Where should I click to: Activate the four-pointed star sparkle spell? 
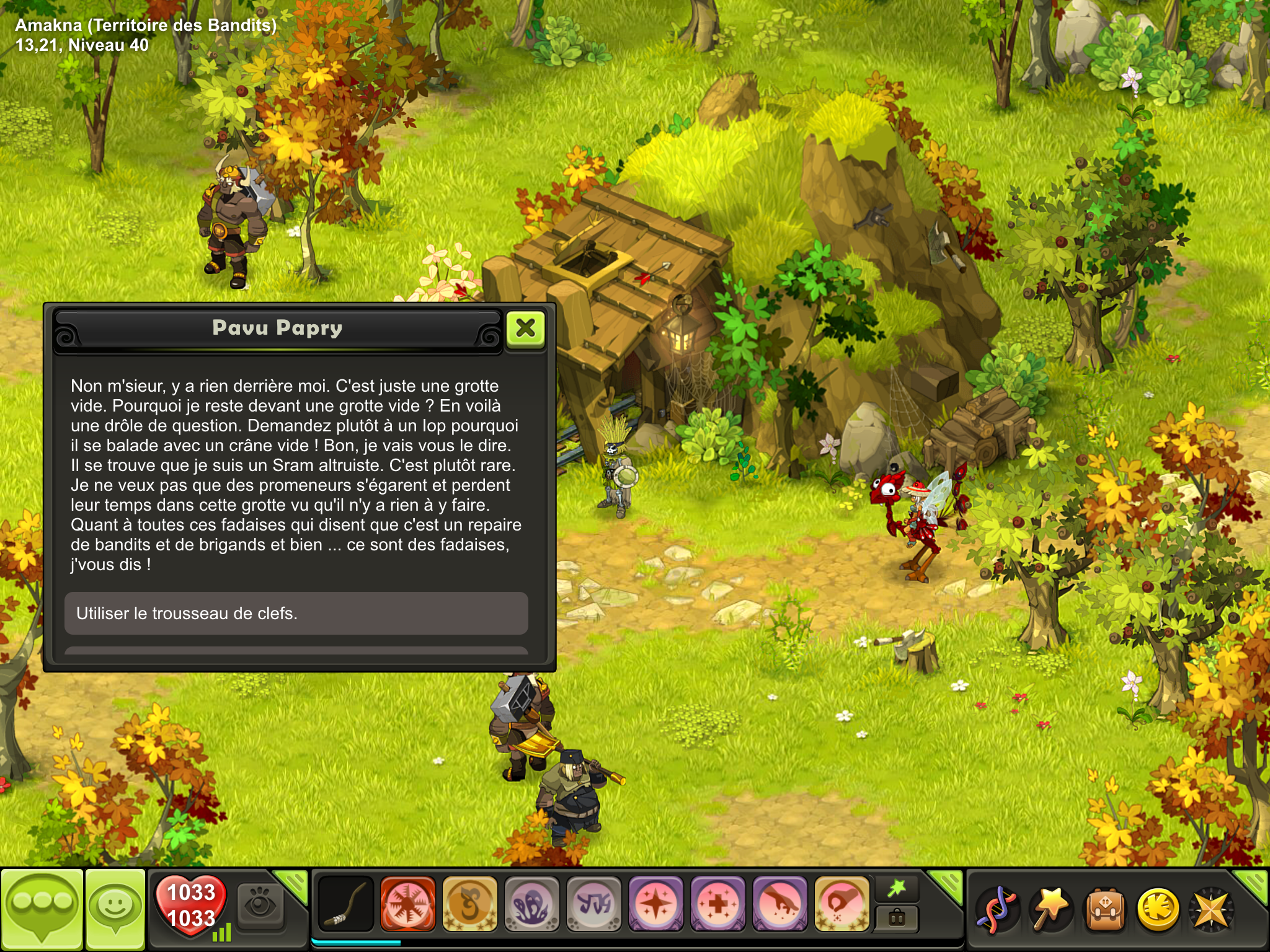[x=655, y=904]
